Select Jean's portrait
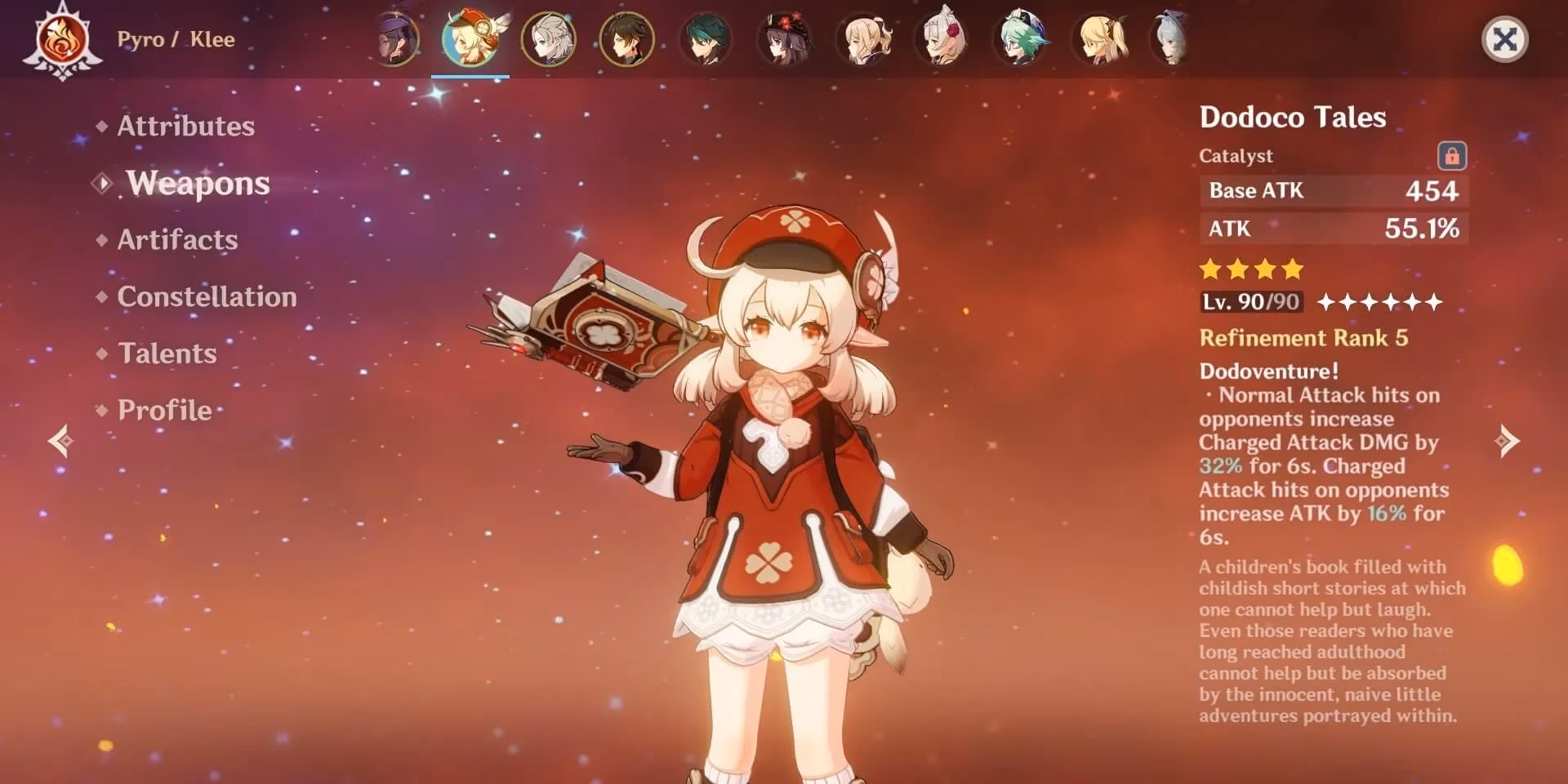This screenshot has width=1568, height=784. [862, 39]
